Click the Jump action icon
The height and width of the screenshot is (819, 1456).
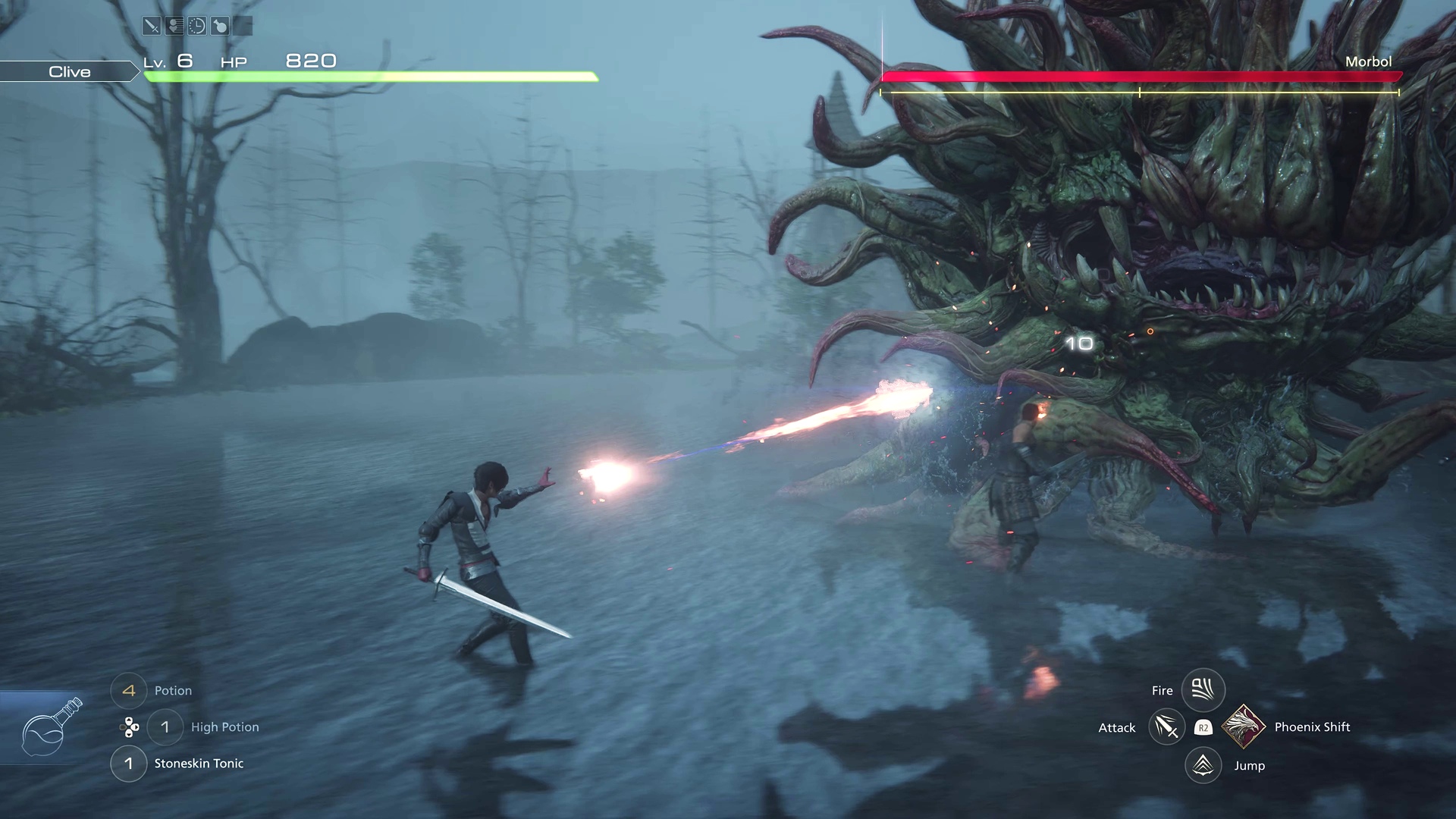(x=1203, y=765)
